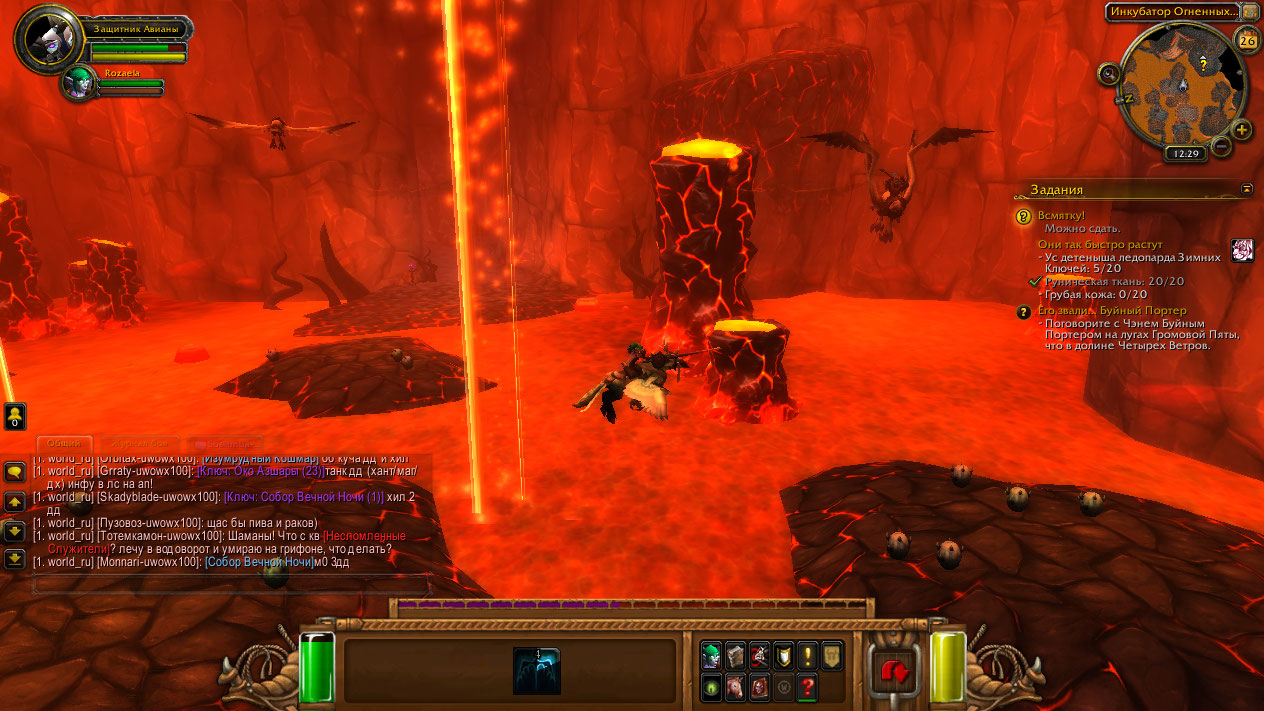The image size is (1264, 711).
Task: Select the Защитник Авианы player portrait
Action: [45, 39]
